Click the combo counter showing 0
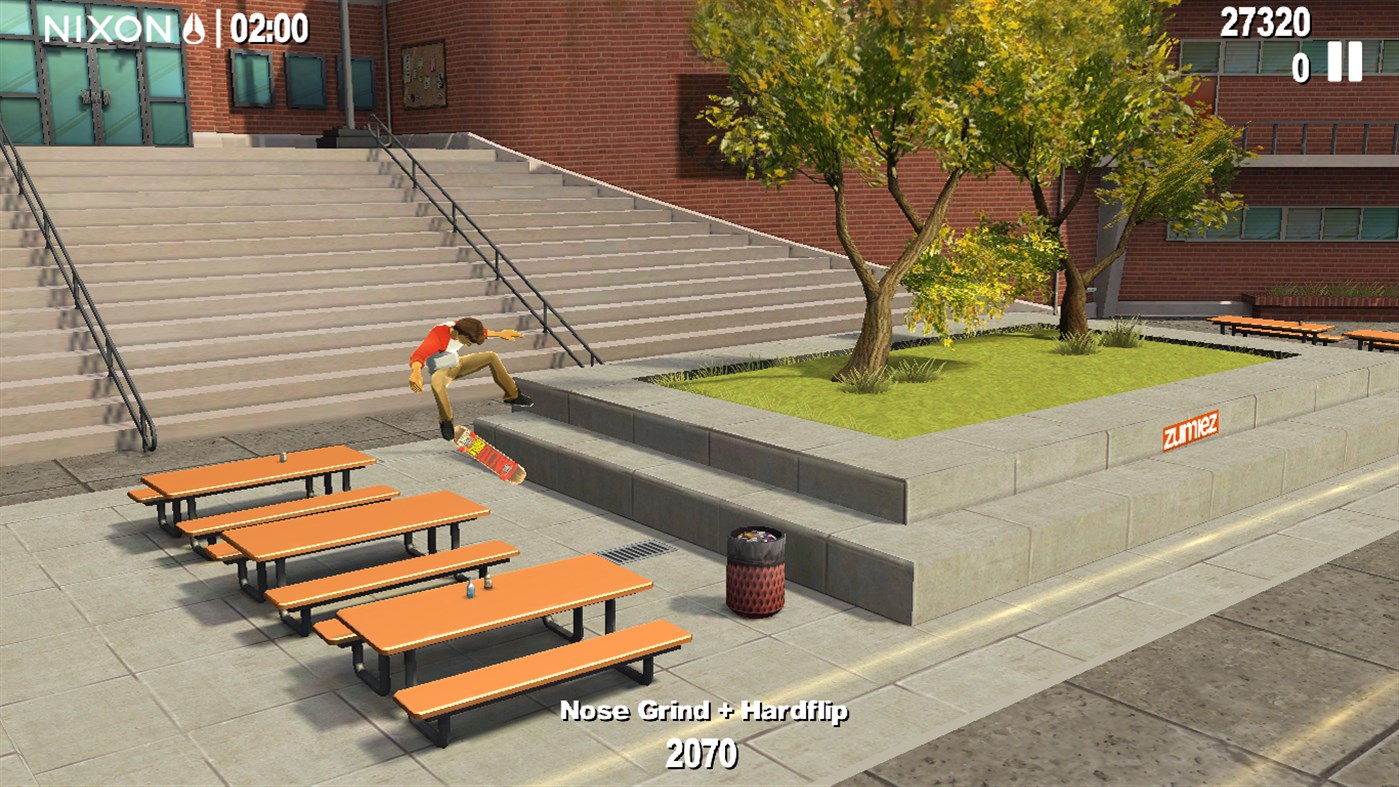1399x787 pixels. [1302, 67]
